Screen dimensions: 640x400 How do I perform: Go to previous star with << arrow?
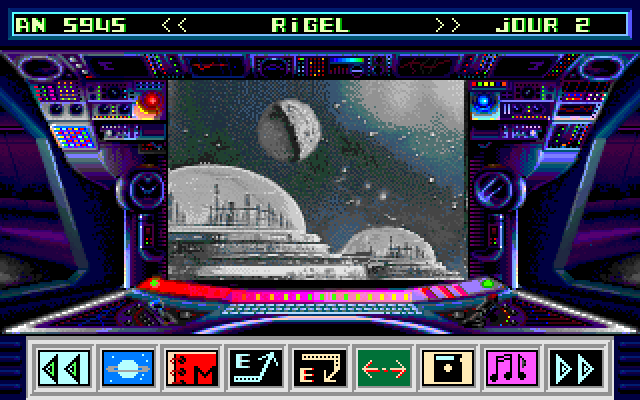click(175, 25)
